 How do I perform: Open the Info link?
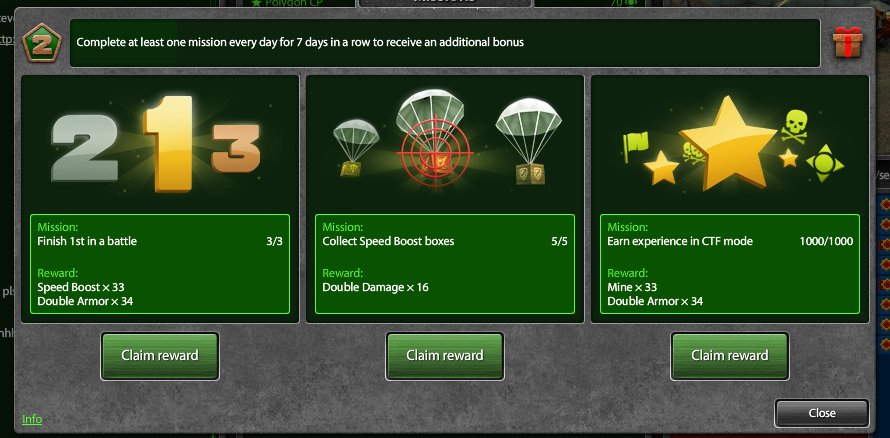point(32,419)
